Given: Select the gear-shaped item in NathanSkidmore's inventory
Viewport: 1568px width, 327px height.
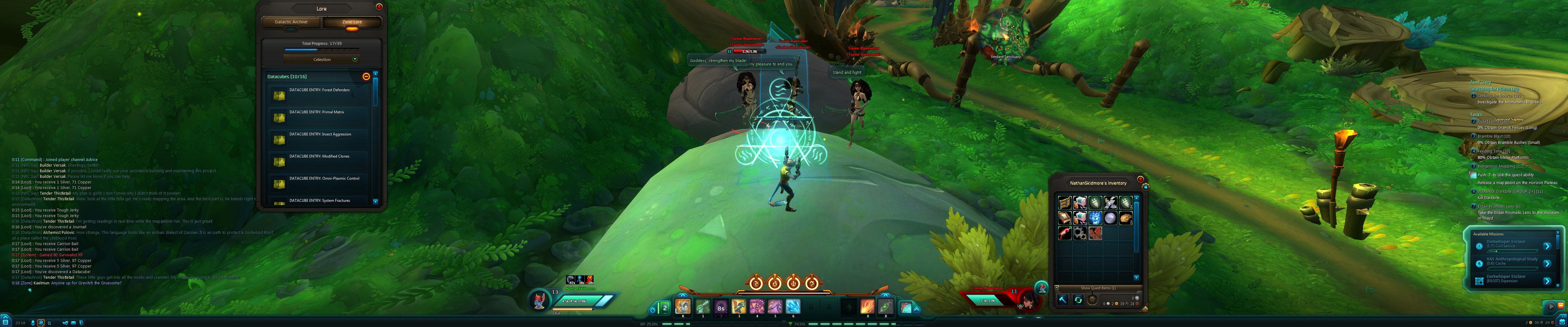Looking at the screenshot, I should coord(1080,233).
